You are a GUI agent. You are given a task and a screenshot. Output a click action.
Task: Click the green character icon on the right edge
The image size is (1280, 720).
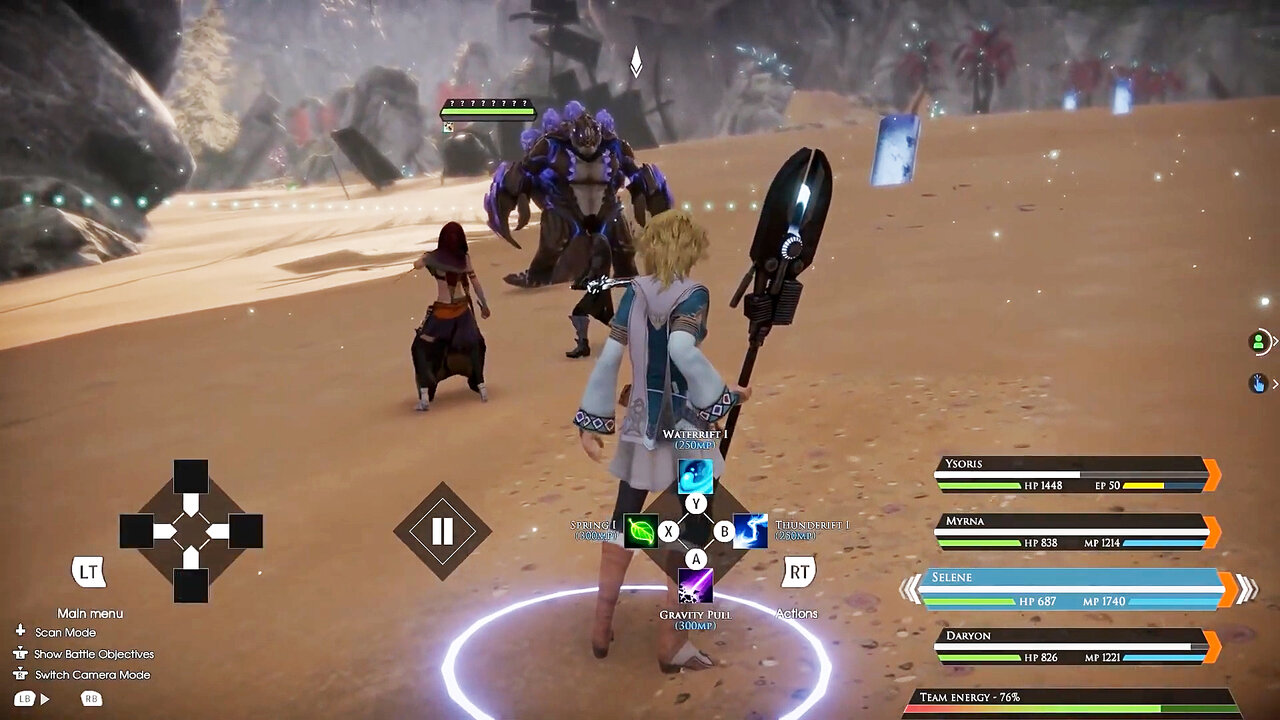point(1258,342)
